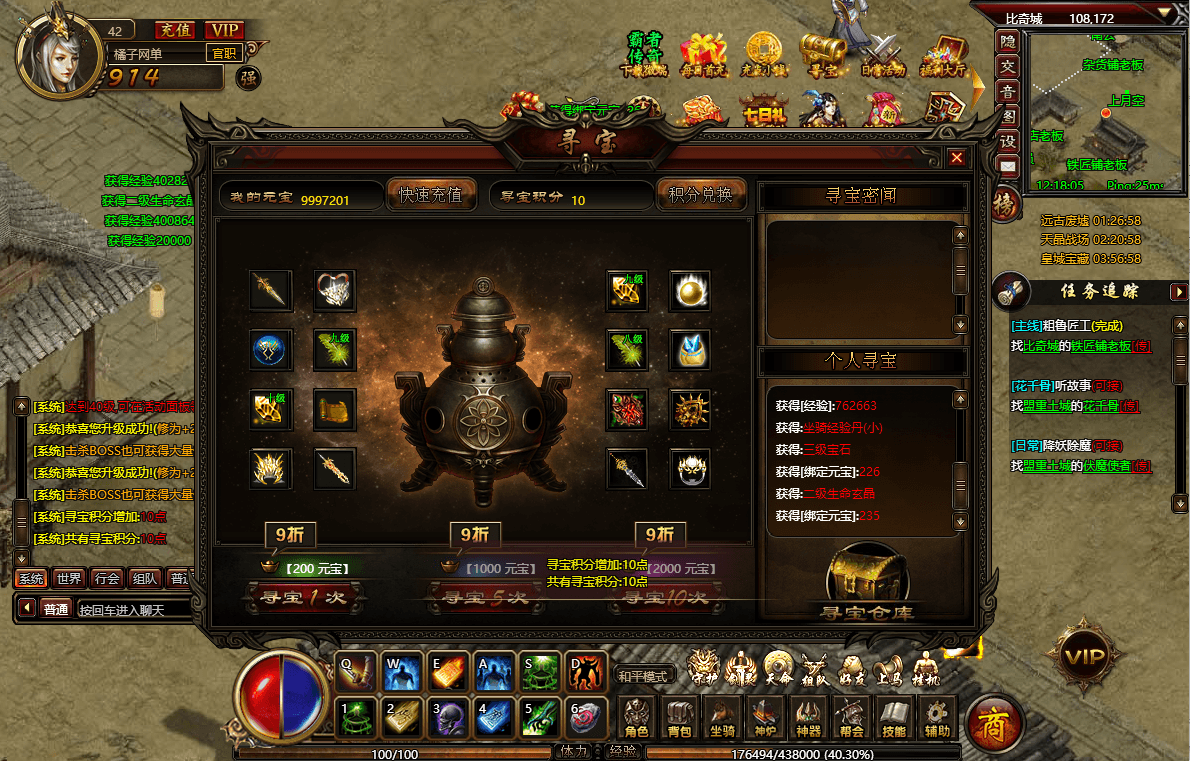Open the 角色 character panel
The width and height of the screenshot is (1190, 761).
pyautogui.click(x=637, y=718)
